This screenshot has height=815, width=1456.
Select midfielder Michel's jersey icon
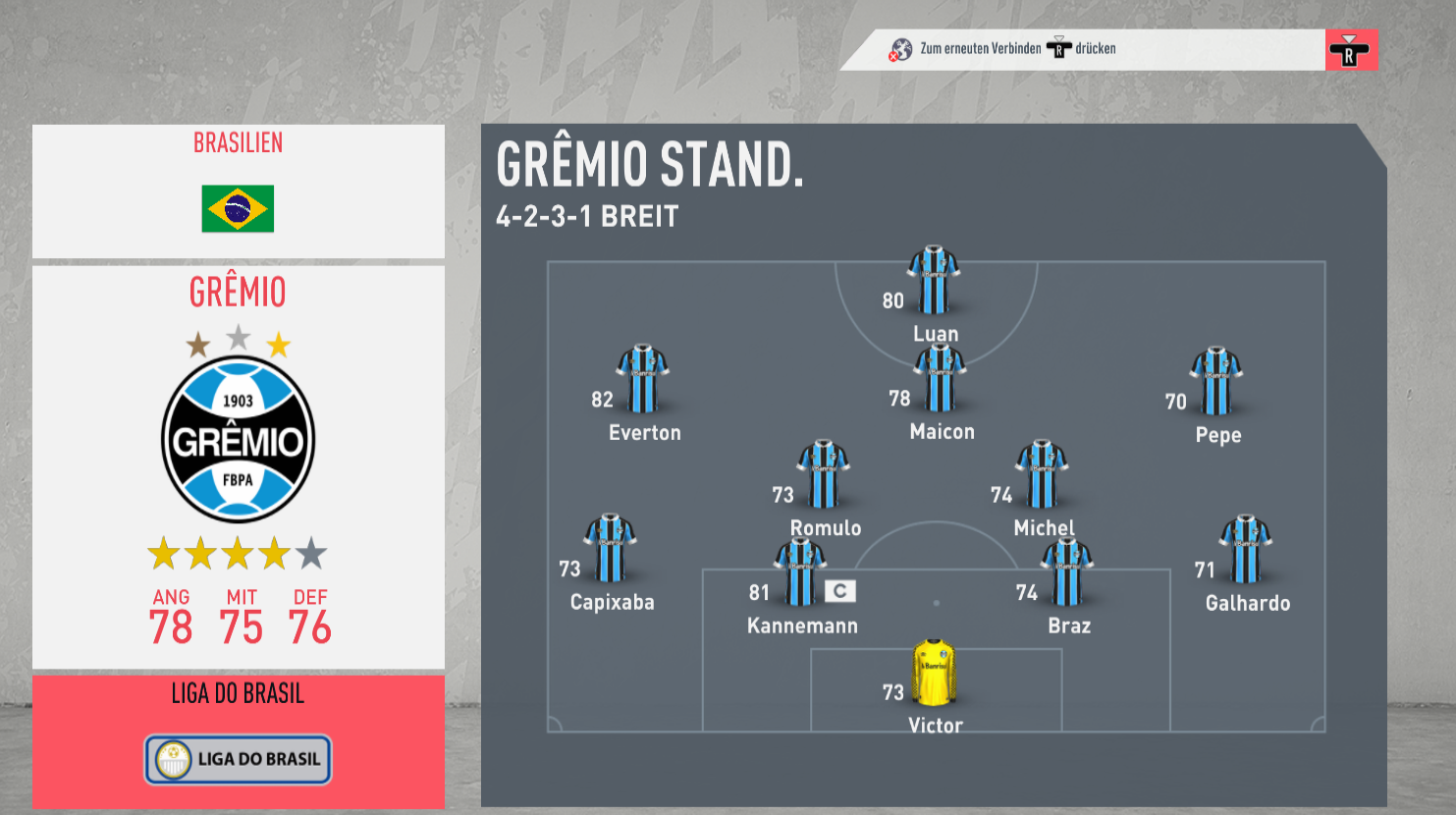click(1044, 474)
